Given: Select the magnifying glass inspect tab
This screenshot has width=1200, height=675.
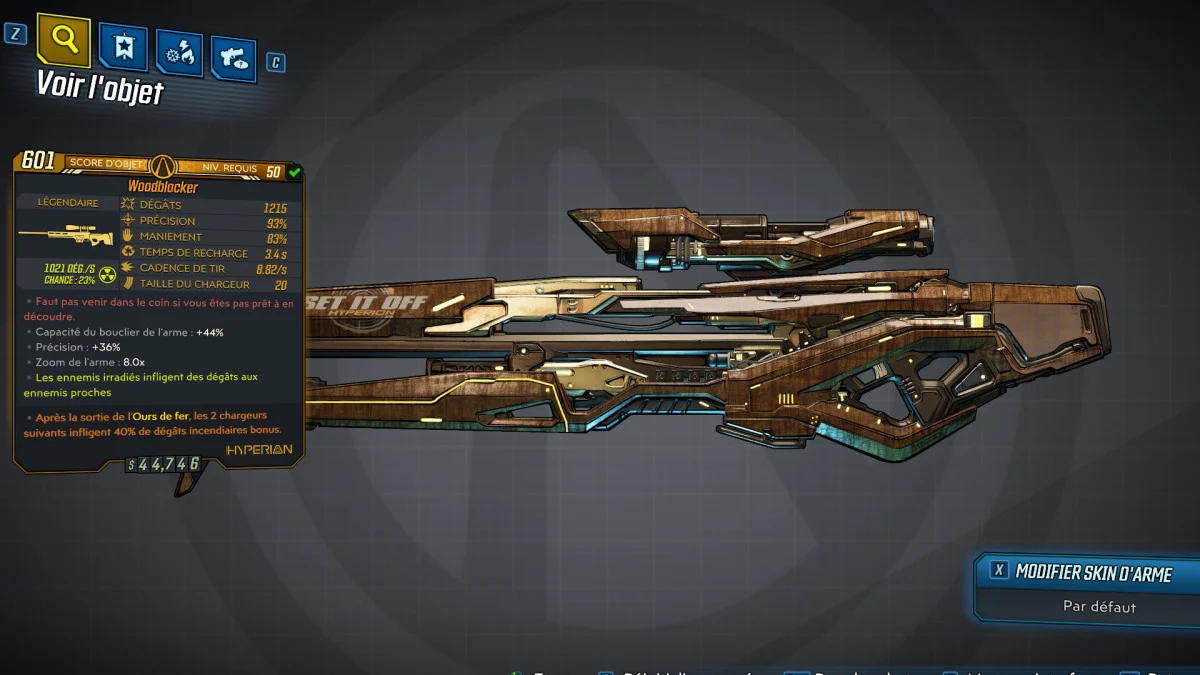Looking at the screenshot, I should 64,40.
